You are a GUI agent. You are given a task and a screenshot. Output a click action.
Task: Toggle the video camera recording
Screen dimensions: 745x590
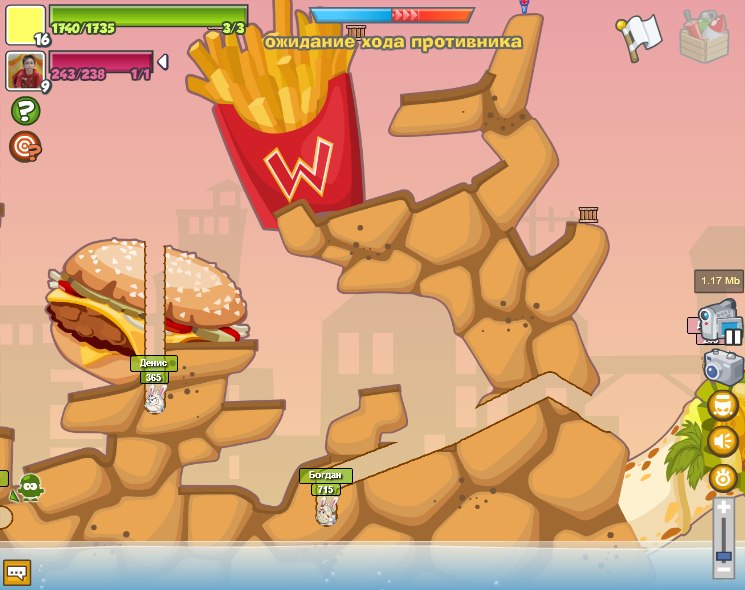click(x=719, y=321)
